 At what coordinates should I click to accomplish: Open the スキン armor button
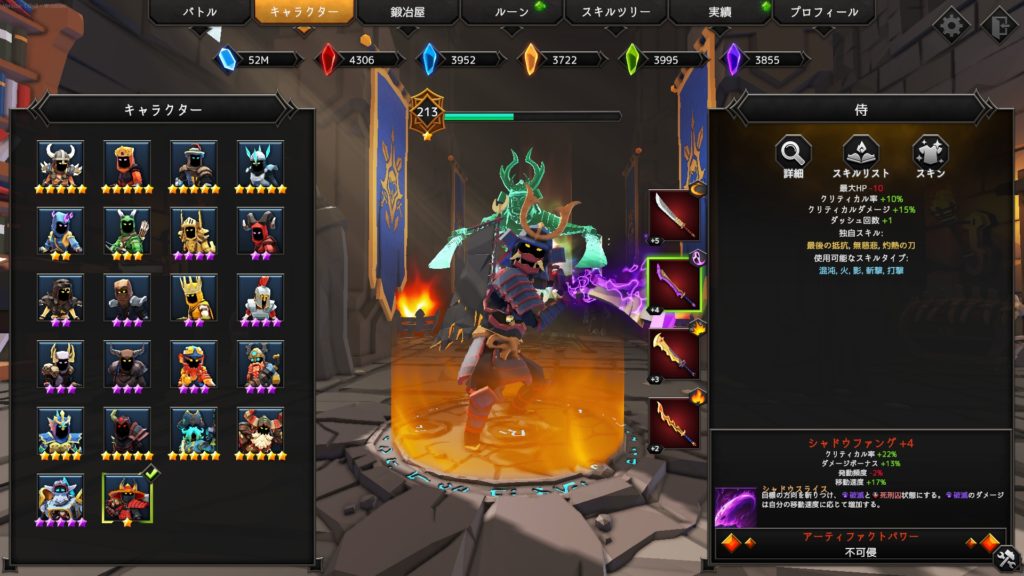tap(929, 153)
